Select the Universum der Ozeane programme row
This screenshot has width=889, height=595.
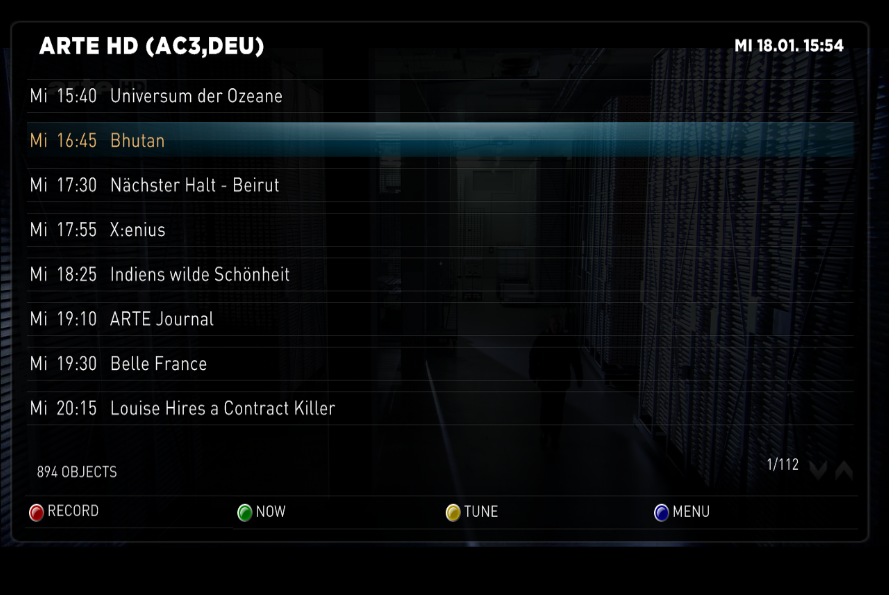(196, 96)
